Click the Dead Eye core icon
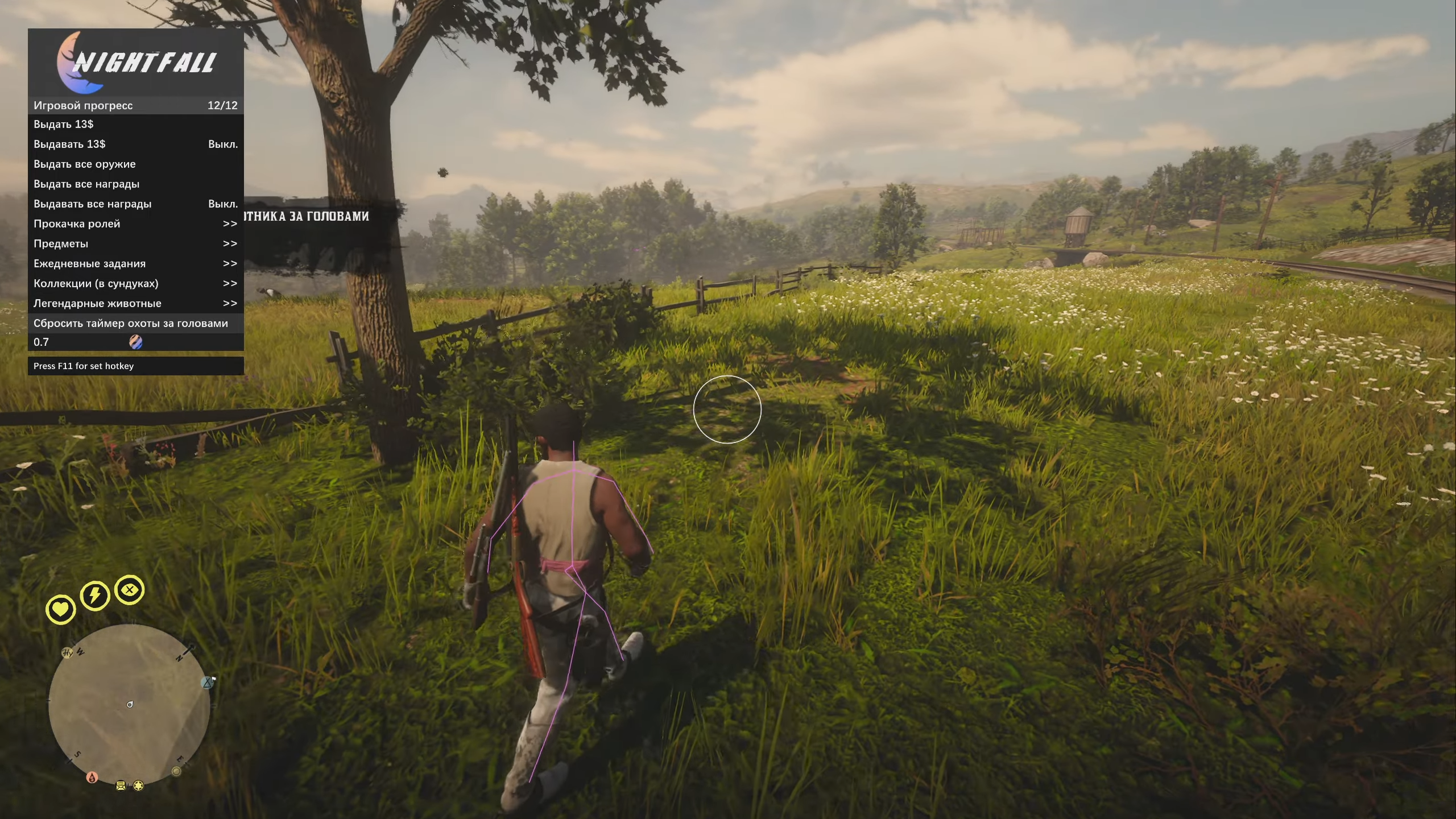Screen dimensions: 1456x819 click(x=130, y=590)
